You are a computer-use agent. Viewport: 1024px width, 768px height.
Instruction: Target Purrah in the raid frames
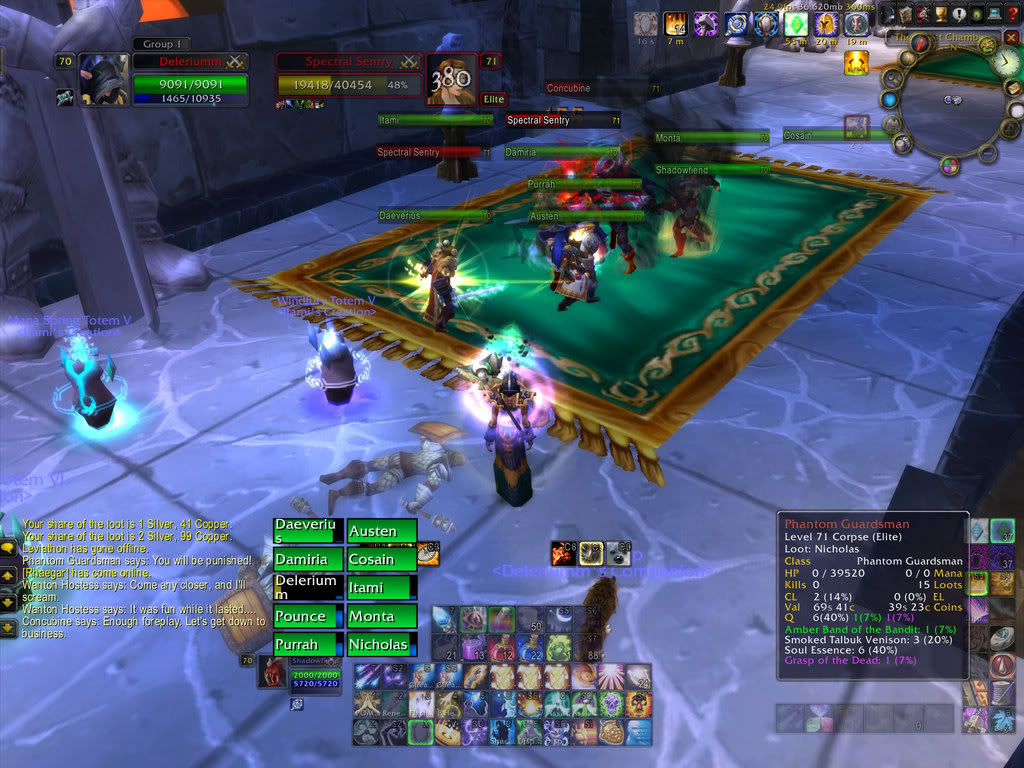tap(308, 644)
